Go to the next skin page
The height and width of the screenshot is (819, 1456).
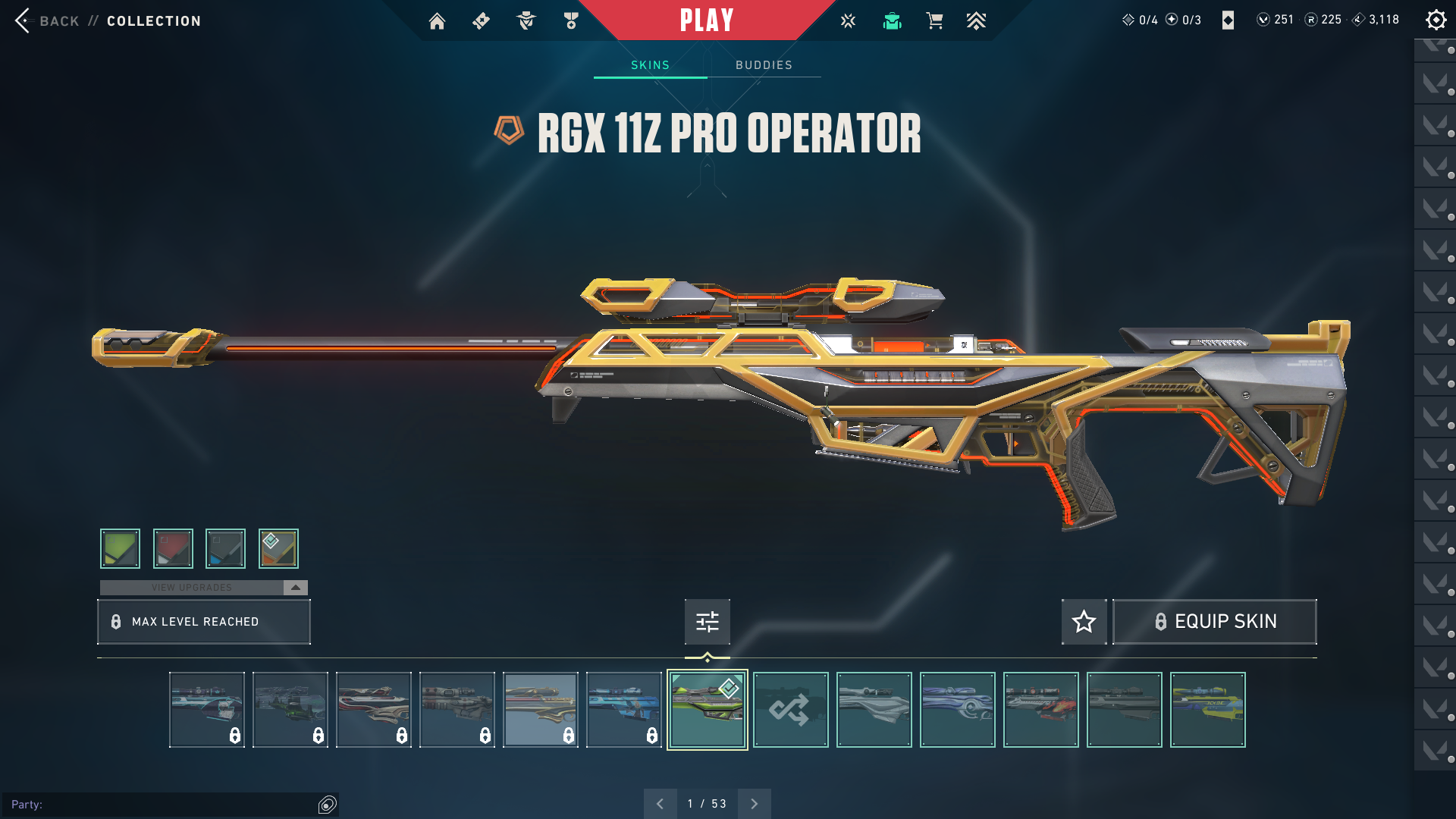pyautogui.click(x=754, y=804)
